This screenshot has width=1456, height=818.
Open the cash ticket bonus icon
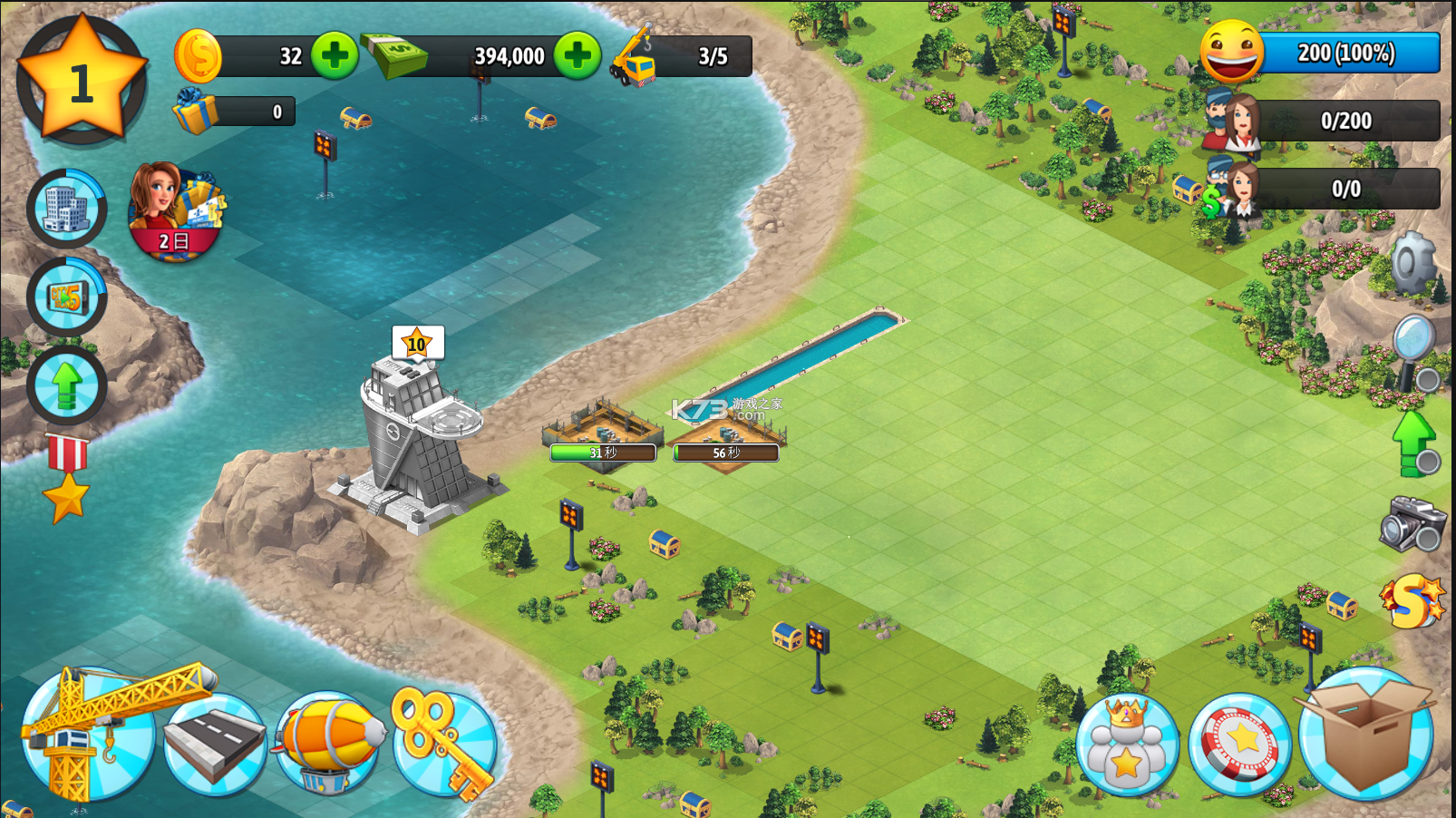[x=67, y=297]
